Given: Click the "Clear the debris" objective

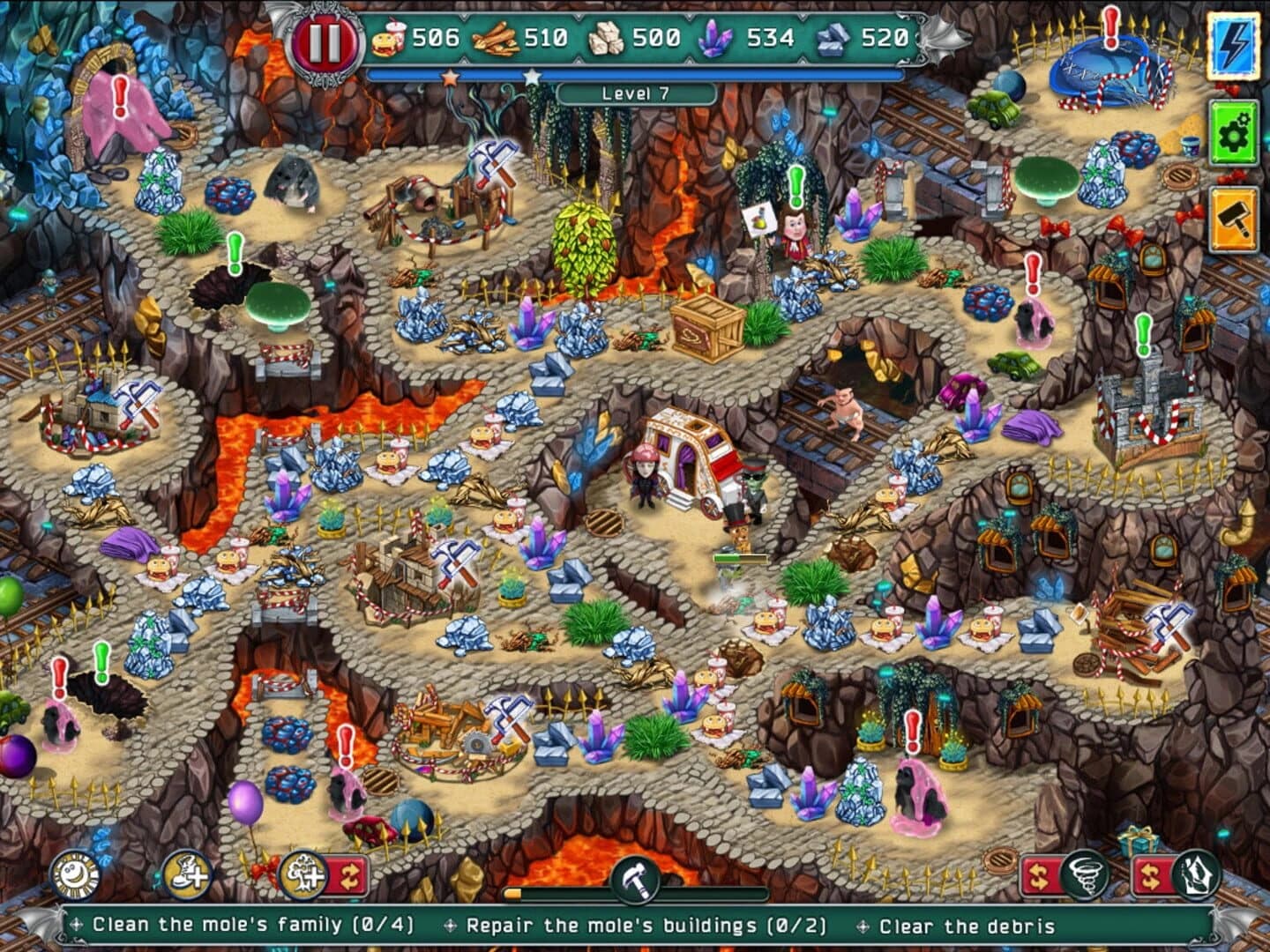Looking at the screenshot, I should (967, 926).
